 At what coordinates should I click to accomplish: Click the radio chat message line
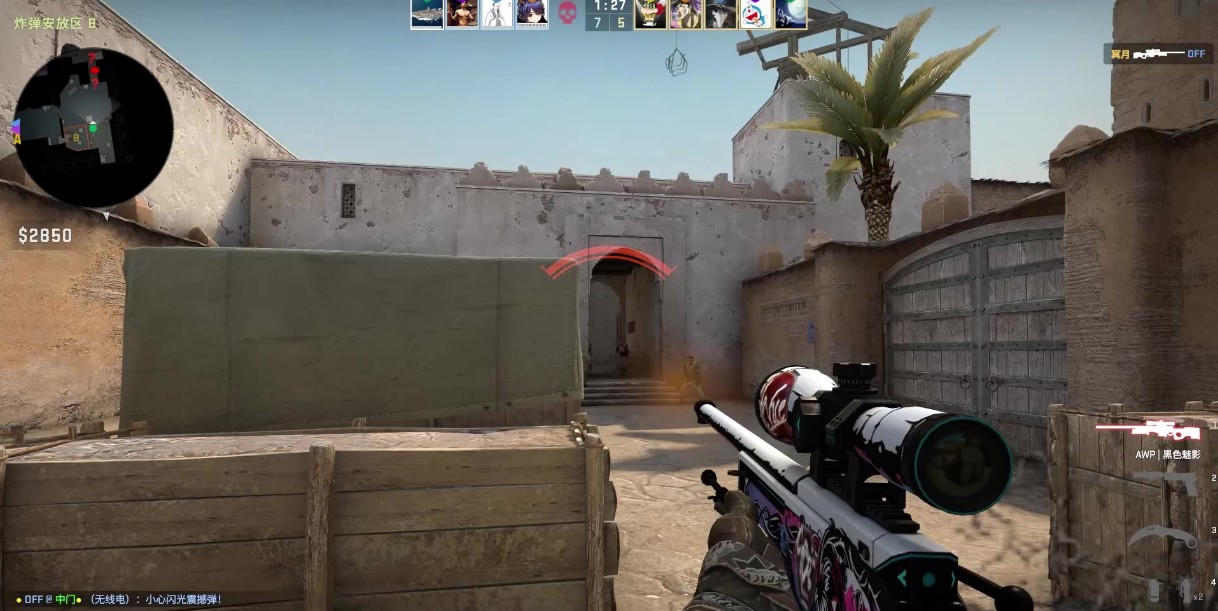click(119, 599)
